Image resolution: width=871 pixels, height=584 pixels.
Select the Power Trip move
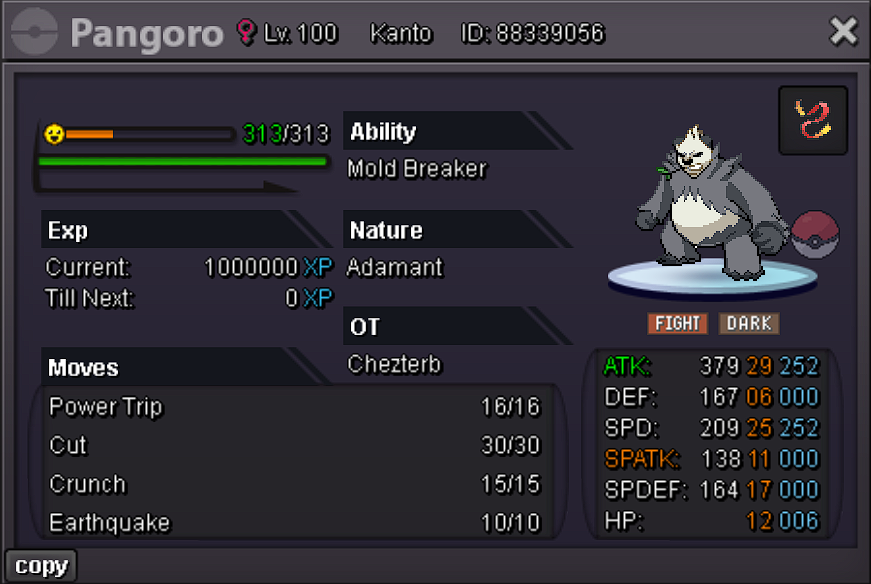pos(294,407)
